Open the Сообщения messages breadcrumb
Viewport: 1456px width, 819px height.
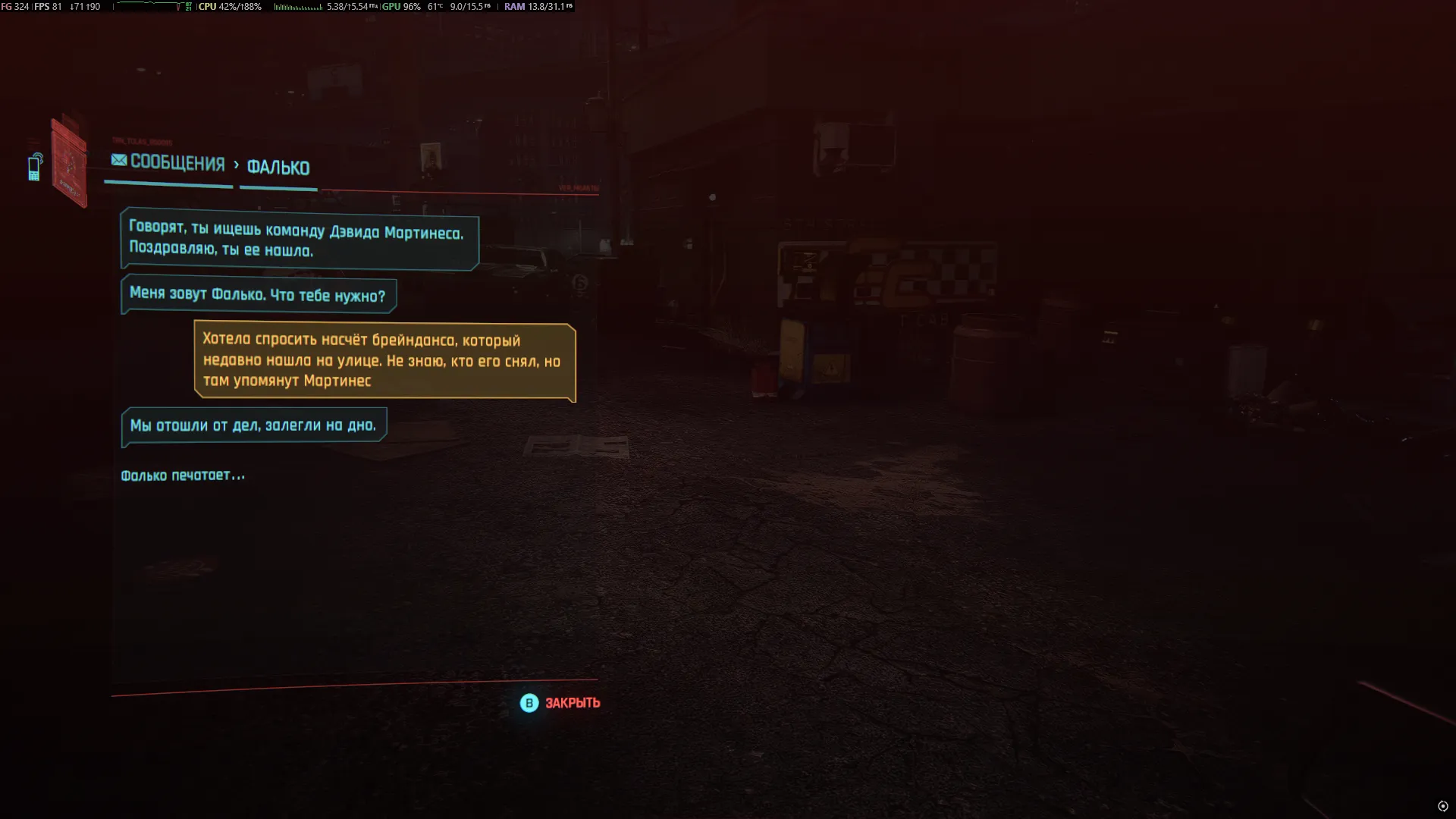(x=168, y=163)
